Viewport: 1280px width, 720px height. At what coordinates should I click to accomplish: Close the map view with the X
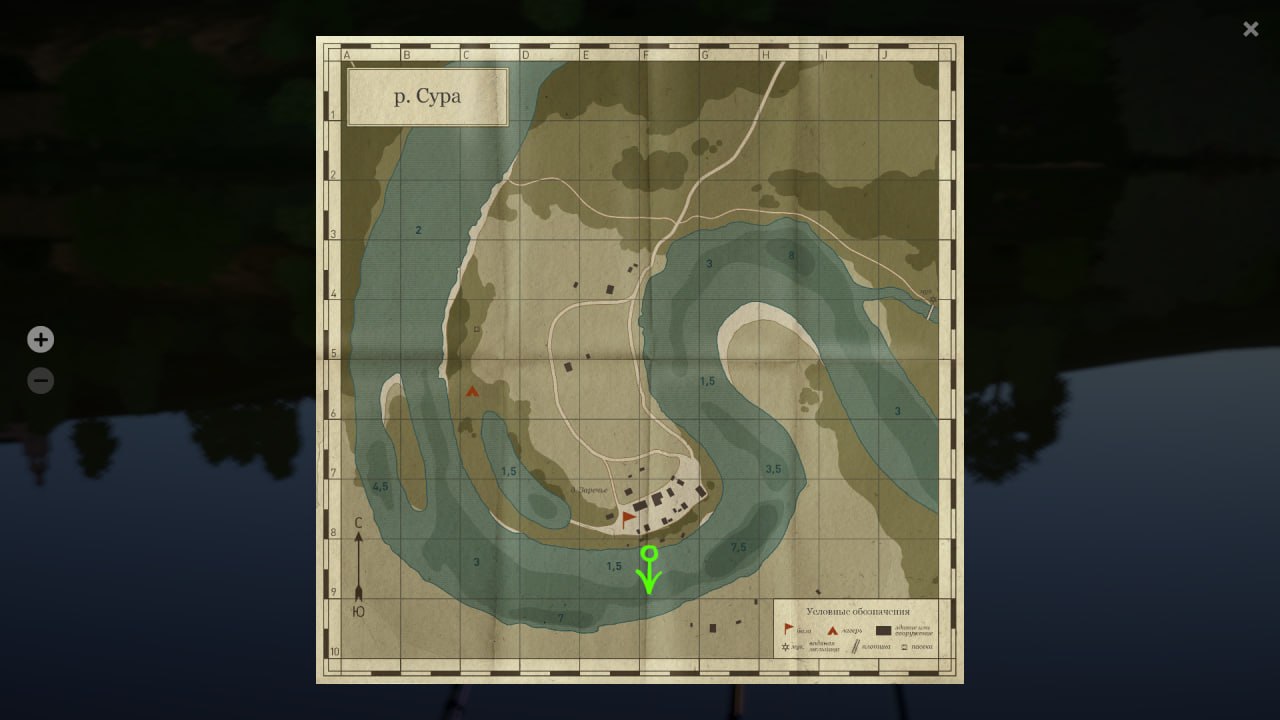point(1250,29)
